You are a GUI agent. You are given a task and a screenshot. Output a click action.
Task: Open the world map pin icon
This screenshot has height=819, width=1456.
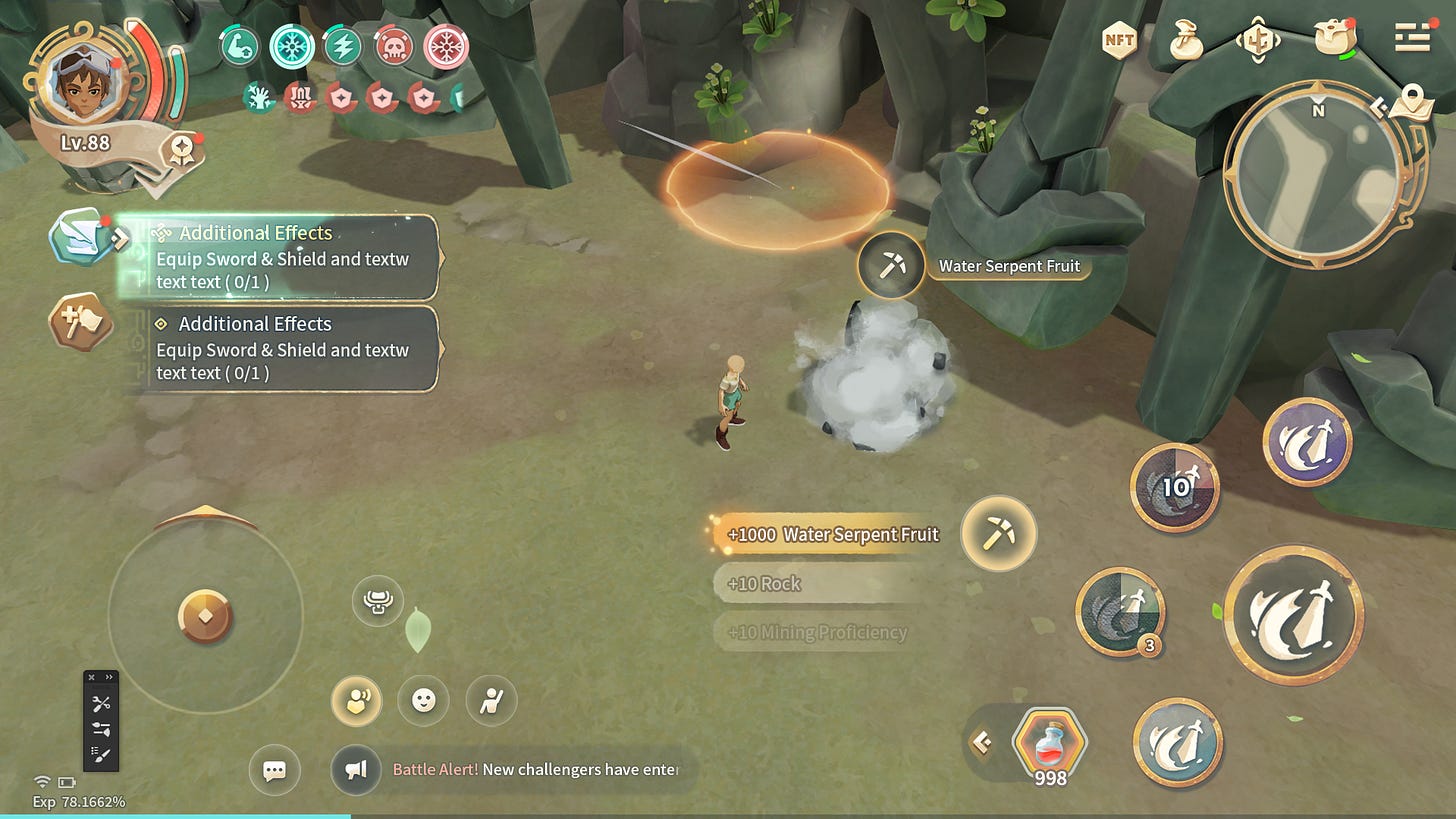pyautogui.click(x=1410, y=99)
